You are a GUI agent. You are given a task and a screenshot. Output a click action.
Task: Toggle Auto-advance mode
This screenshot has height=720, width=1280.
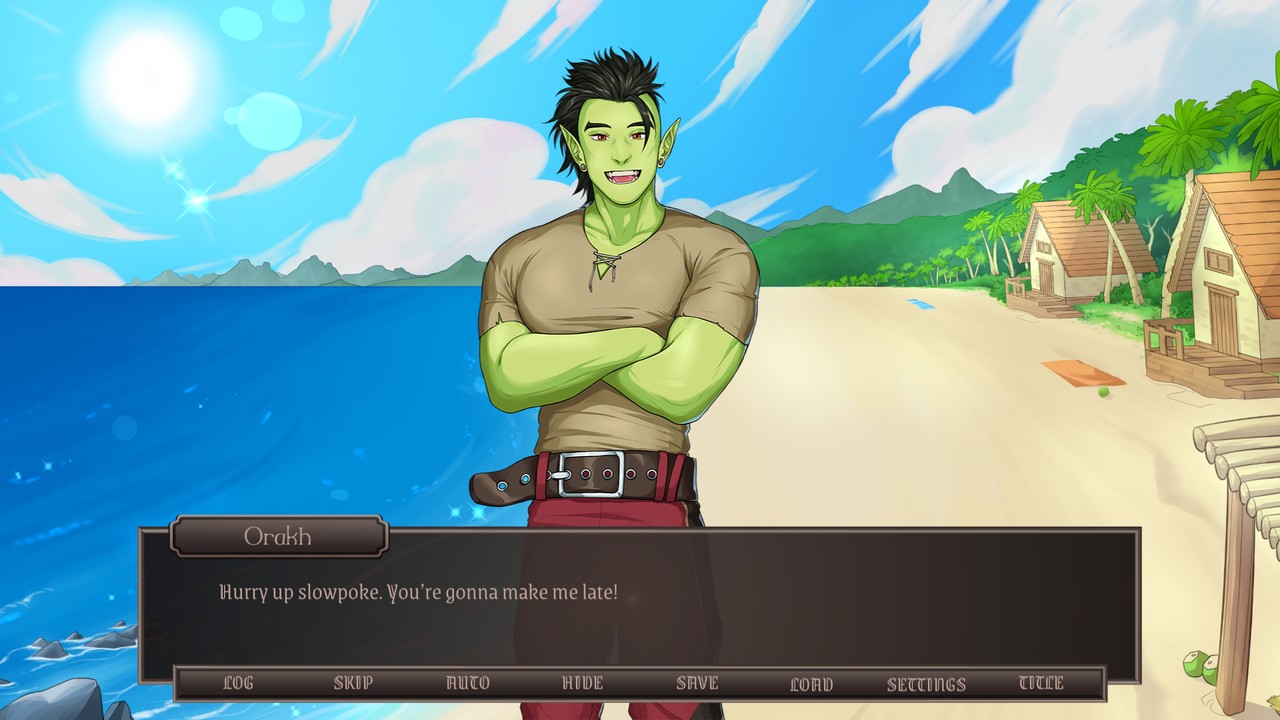click(469, 683)
